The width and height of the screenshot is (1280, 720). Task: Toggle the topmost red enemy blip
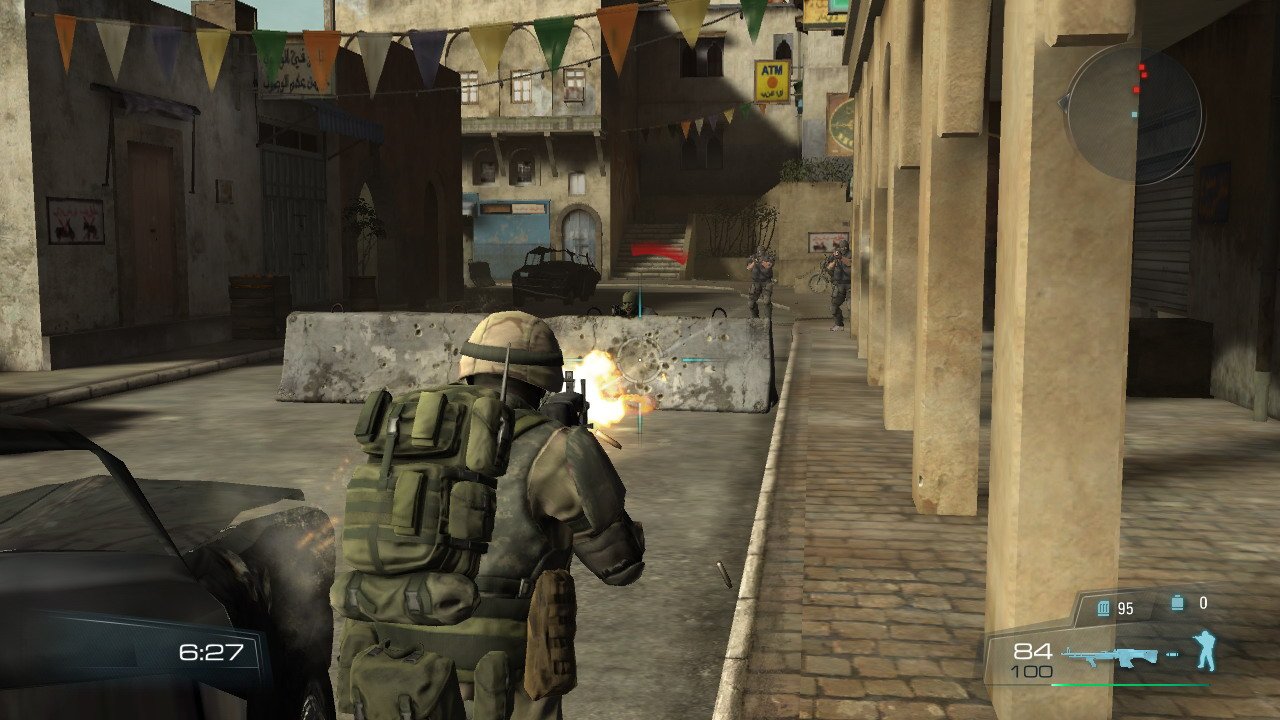pos(1141,67)
